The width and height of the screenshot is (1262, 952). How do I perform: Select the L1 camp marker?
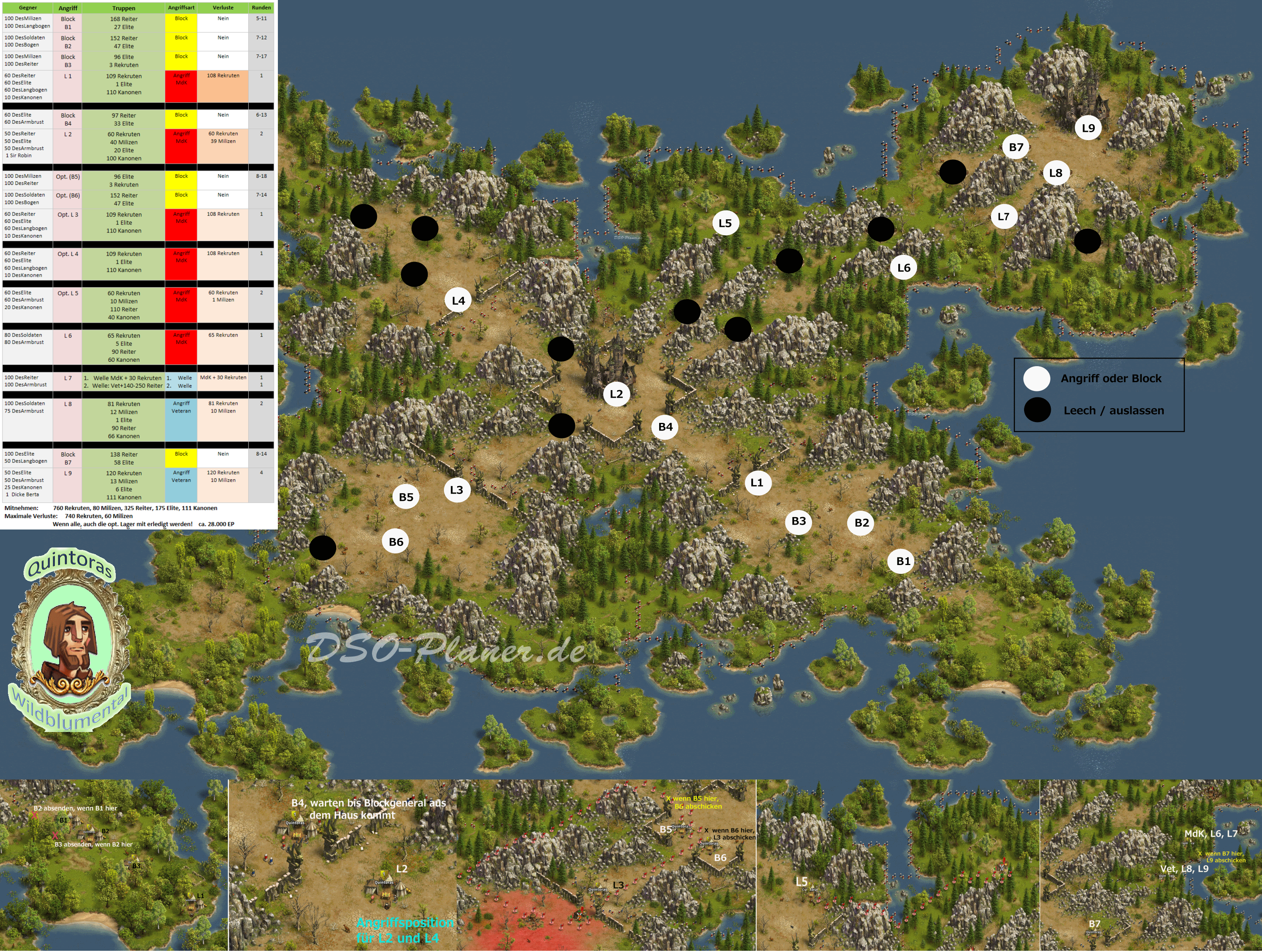757,483
